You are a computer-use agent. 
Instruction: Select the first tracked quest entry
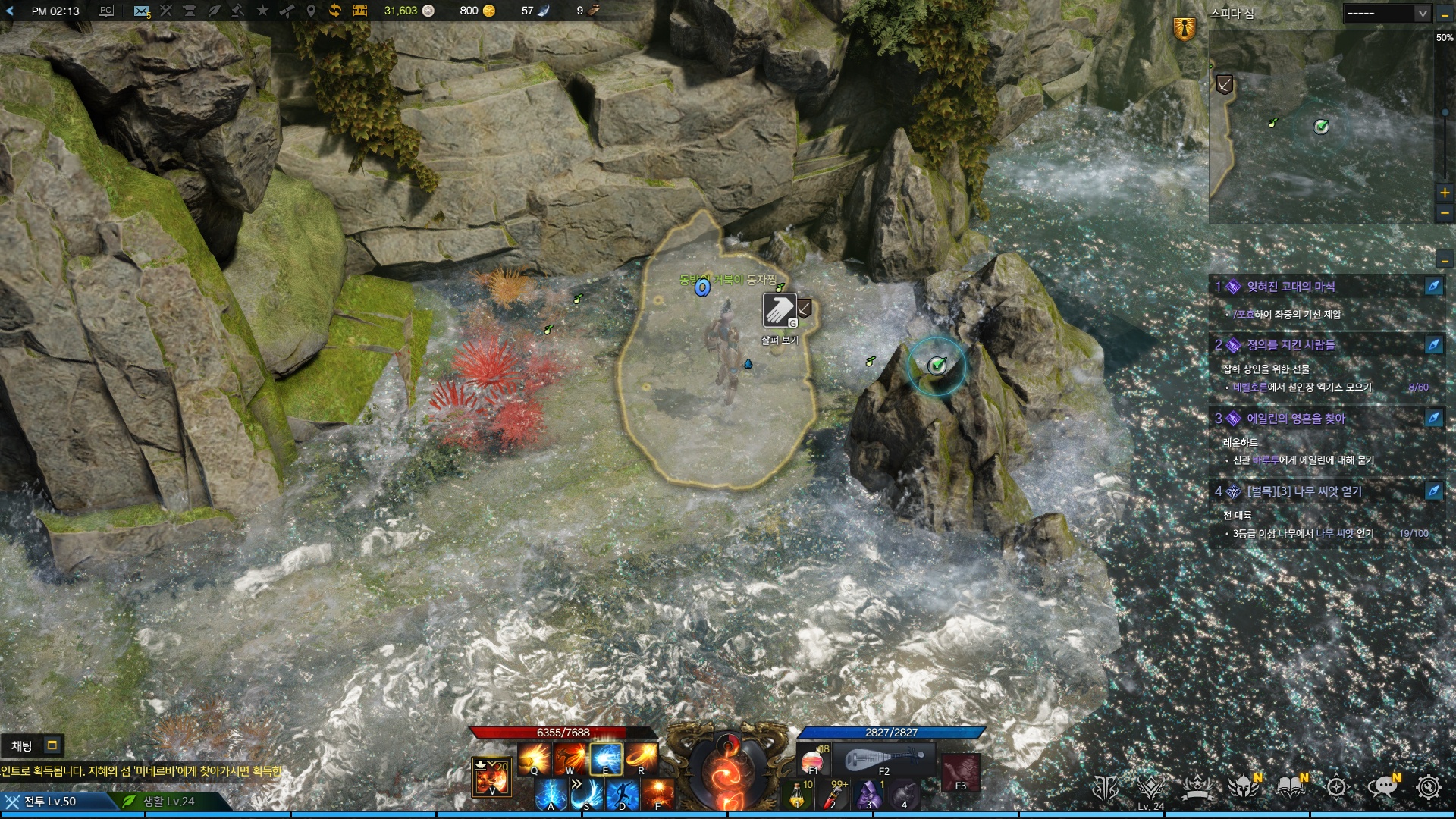point(1291,287)
